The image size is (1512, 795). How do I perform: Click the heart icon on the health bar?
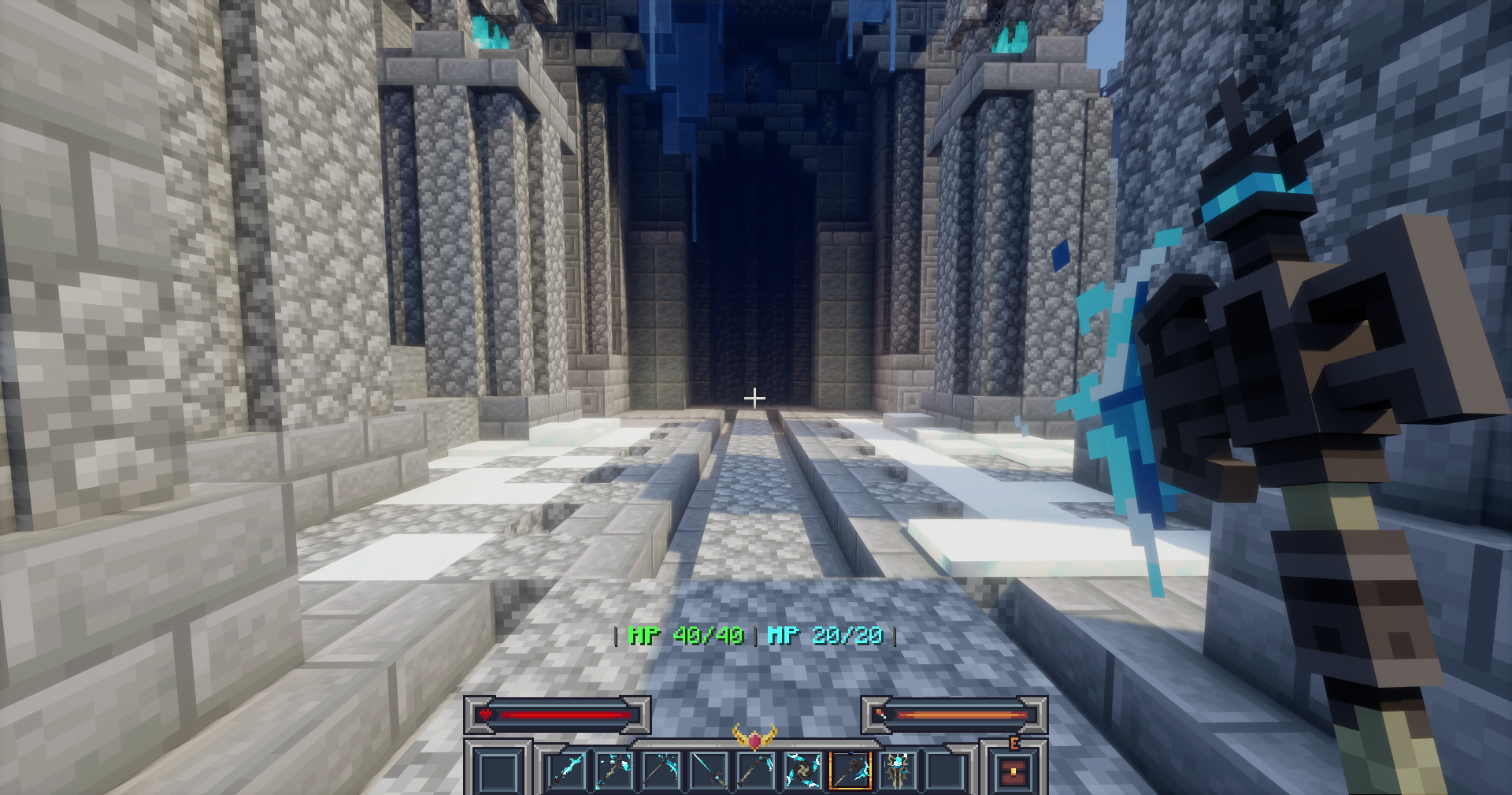484,714
